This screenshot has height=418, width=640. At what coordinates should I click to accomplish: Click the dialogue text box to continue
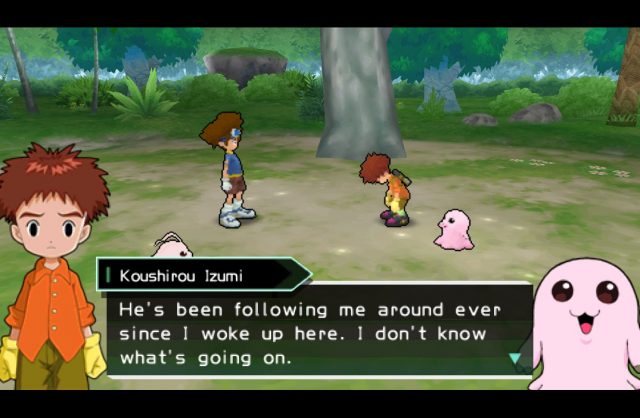(x=310, y=332)
